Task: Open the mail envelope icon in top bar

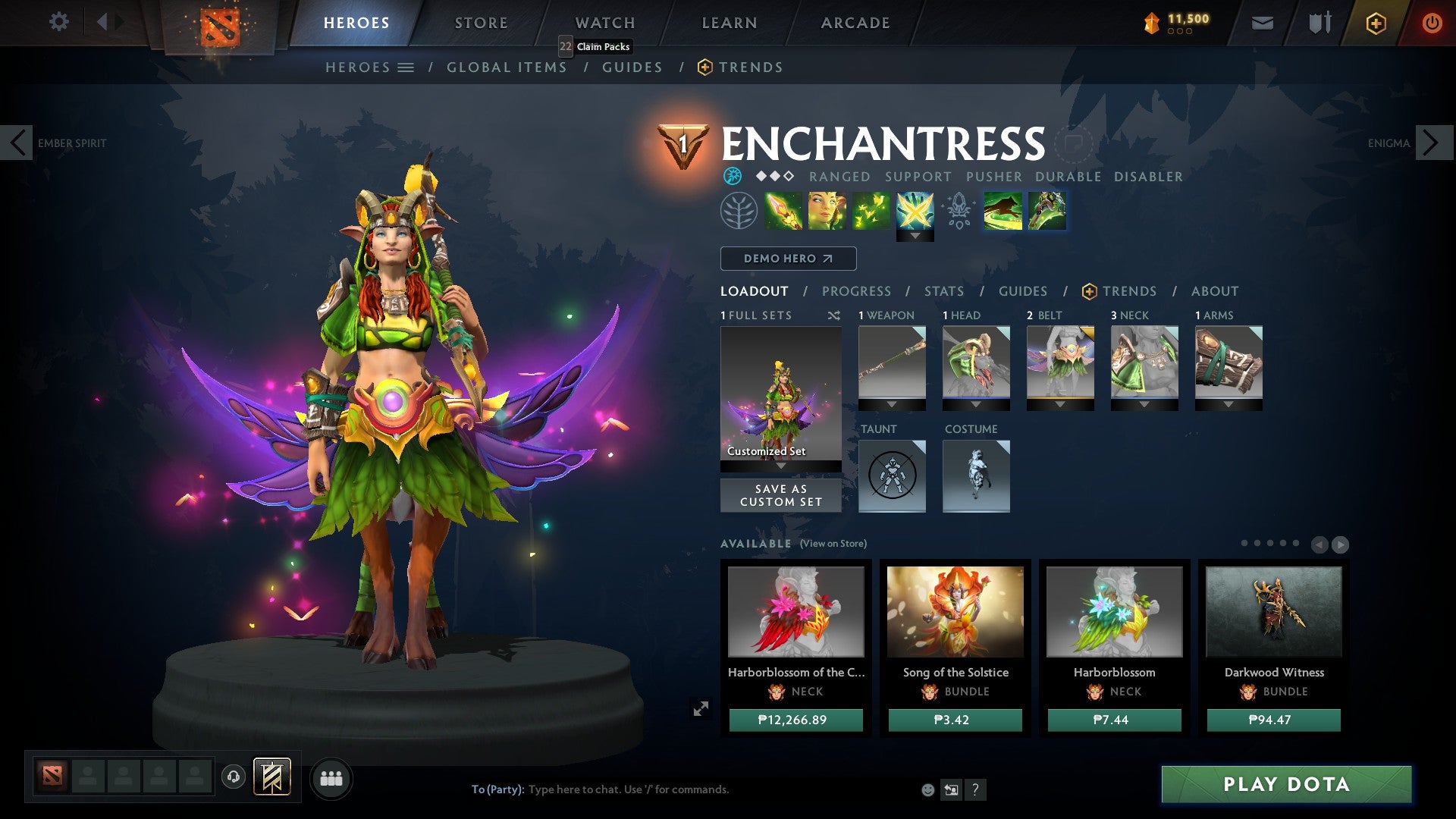Action: click(x=1261, y=23)
